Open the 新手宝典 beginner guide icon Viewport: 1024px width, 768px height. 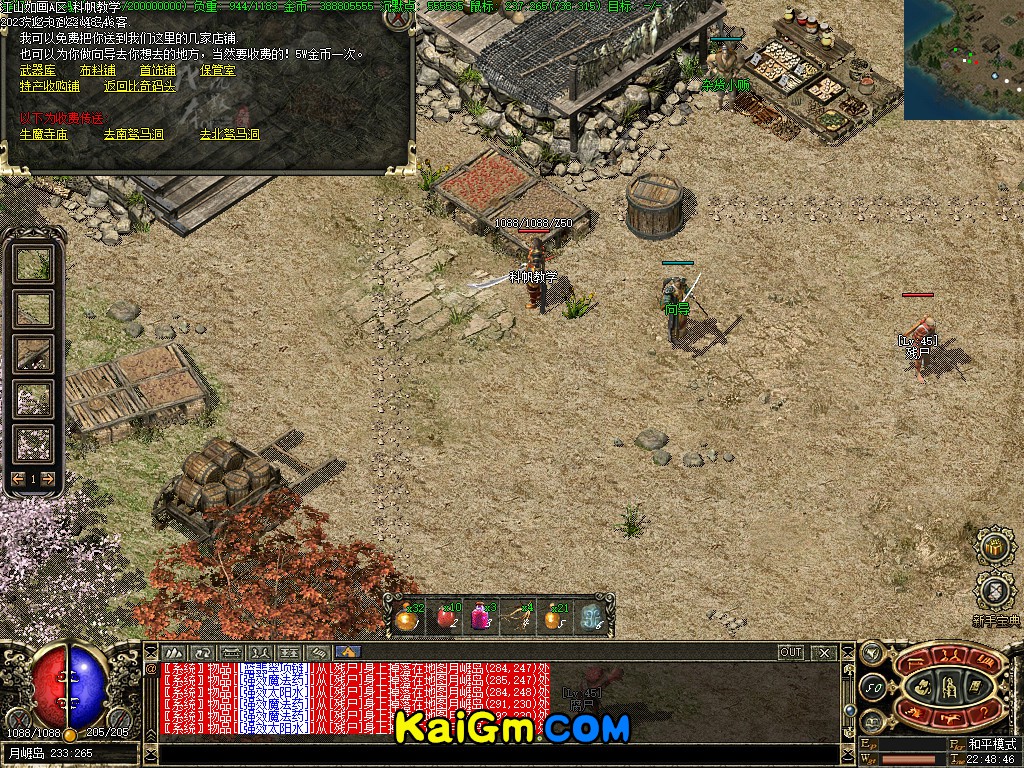click(x=995, y=592)
